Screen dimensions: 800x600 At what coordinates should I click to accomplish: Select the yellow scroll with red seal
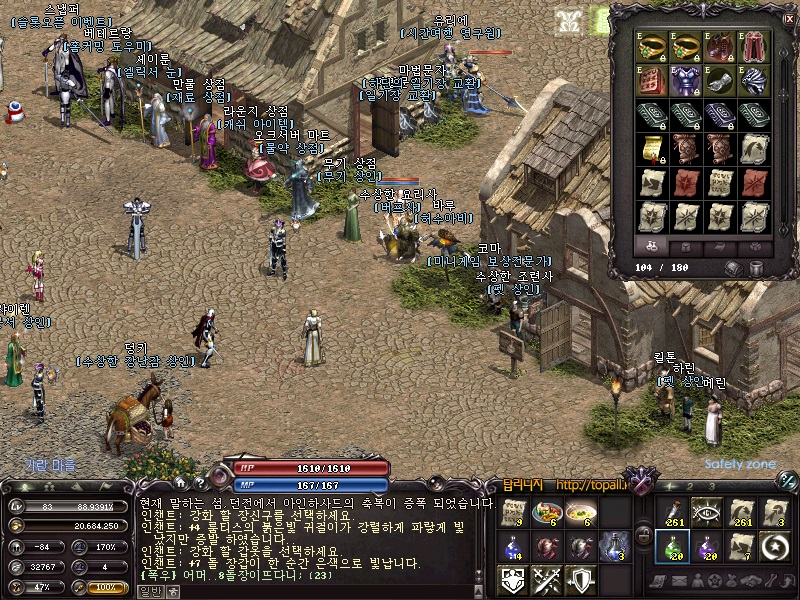651,148
